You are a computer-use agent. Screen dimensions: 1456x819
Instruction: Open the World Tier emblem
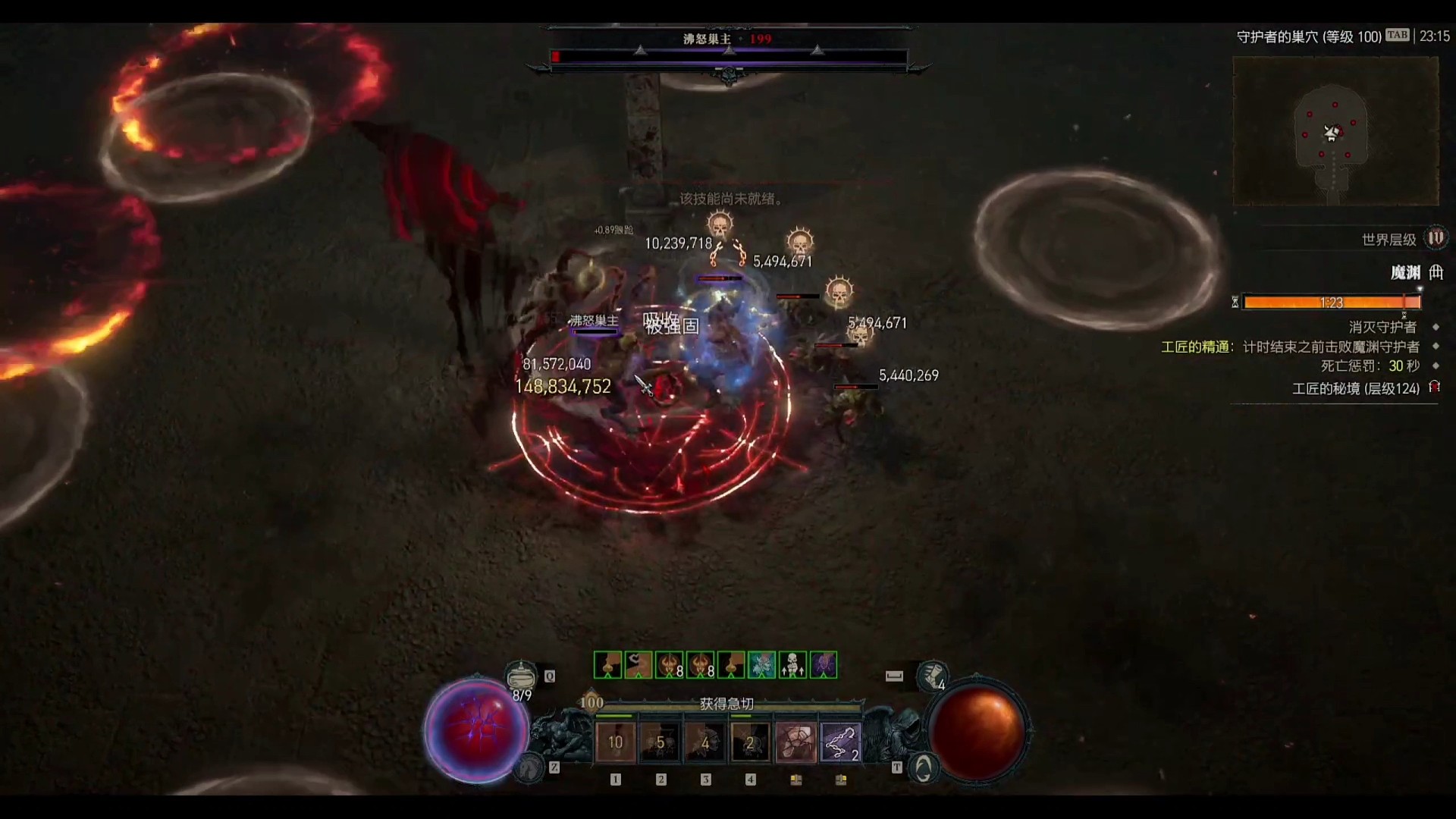pos(1436,239)
